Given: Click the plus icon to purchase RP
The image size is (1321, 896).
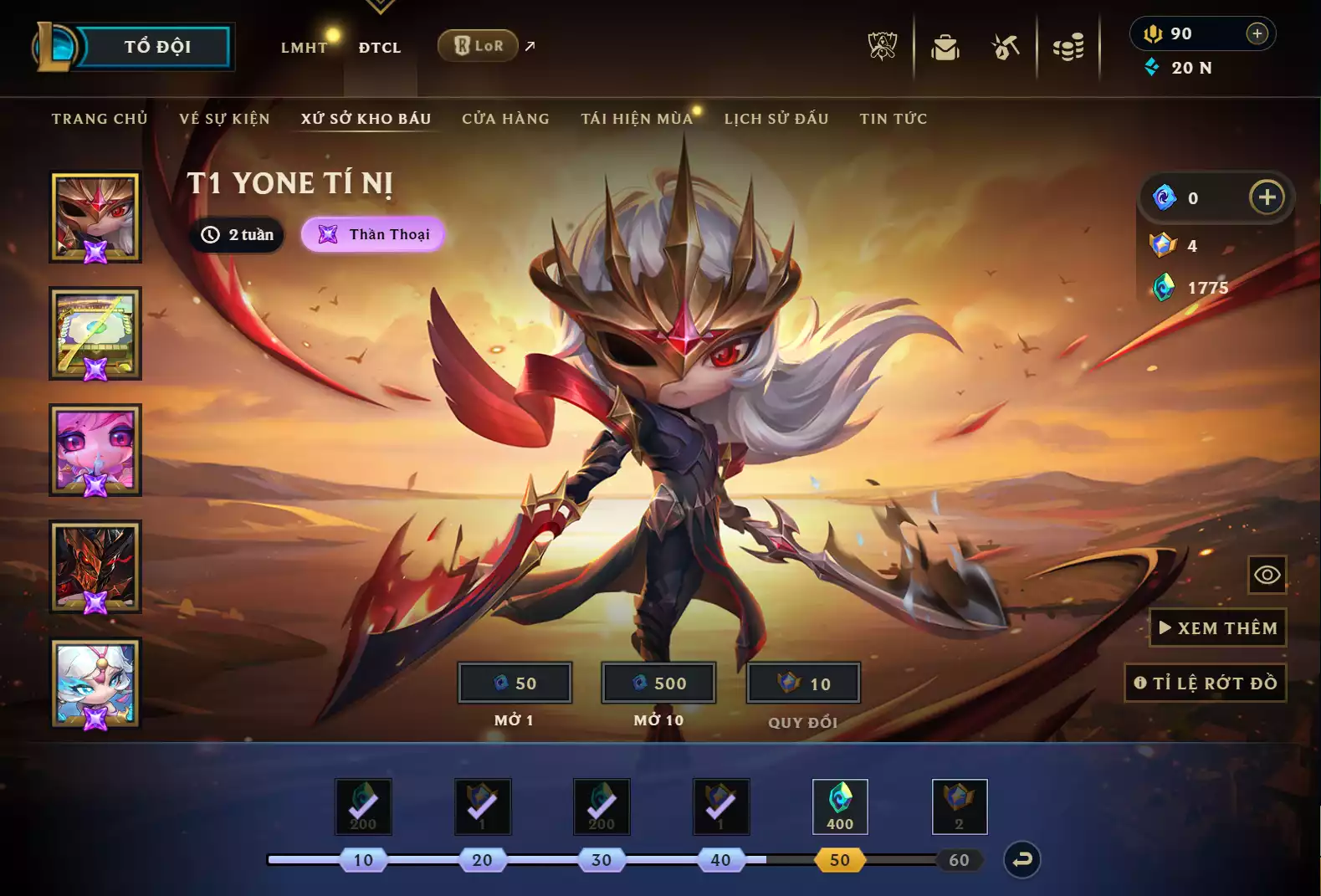Looking at the screenshot, I should tap(1256, 33).
